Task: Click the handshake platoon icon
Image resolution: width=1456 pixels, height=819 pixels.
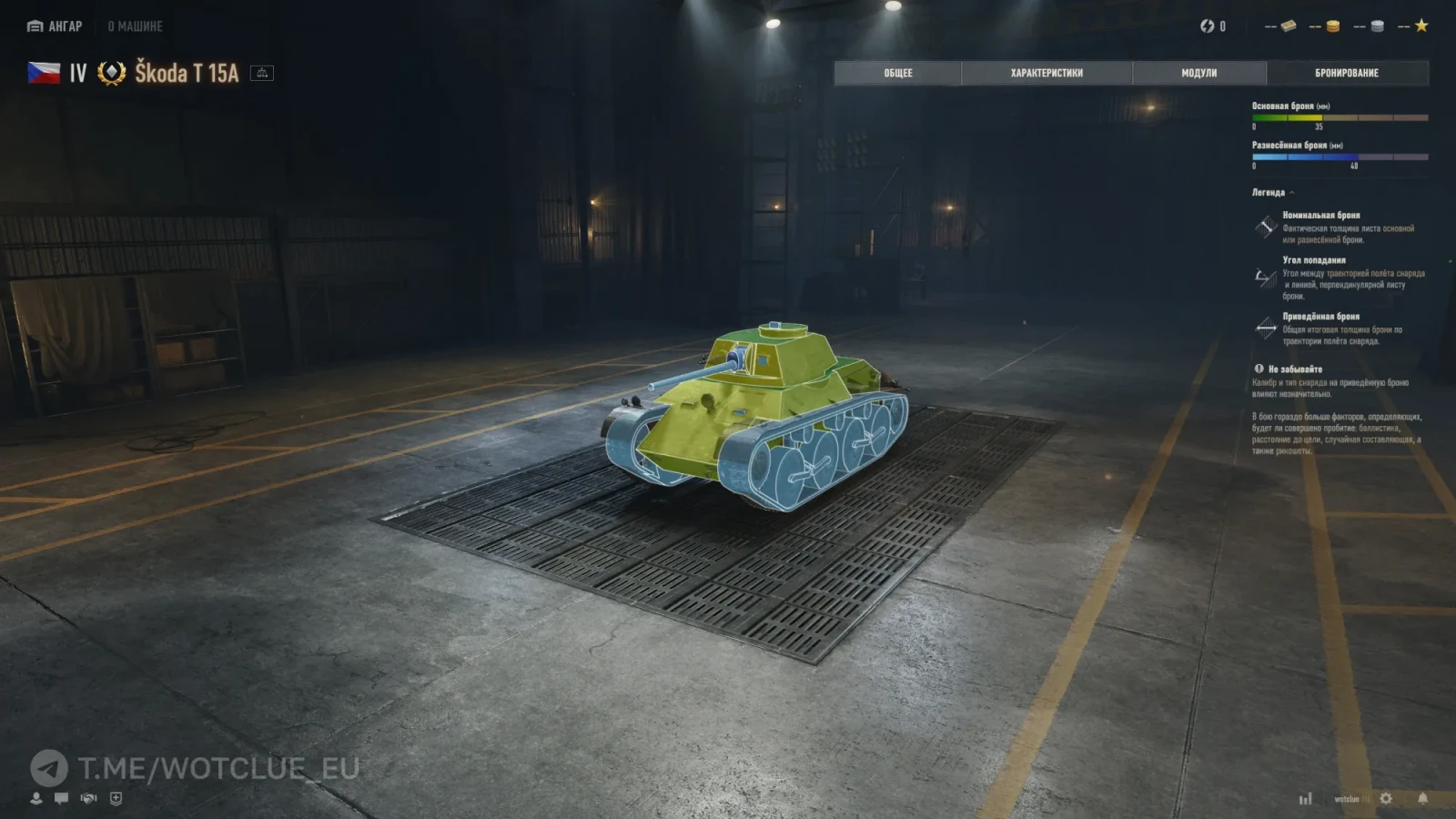Action: pos(88,798)
